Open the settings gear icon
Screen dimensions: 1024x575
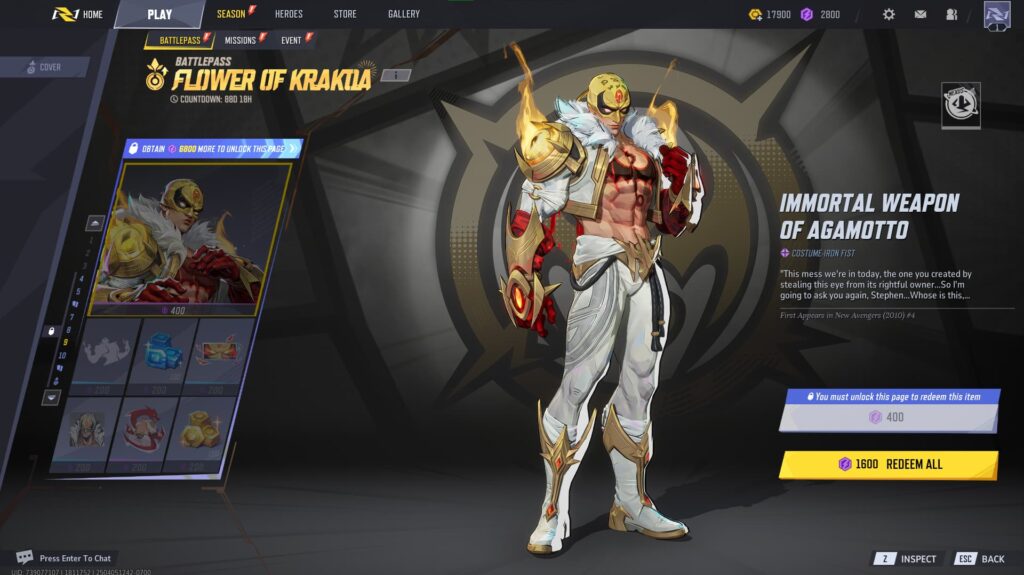pyautogui.click(x=889, y=14)
